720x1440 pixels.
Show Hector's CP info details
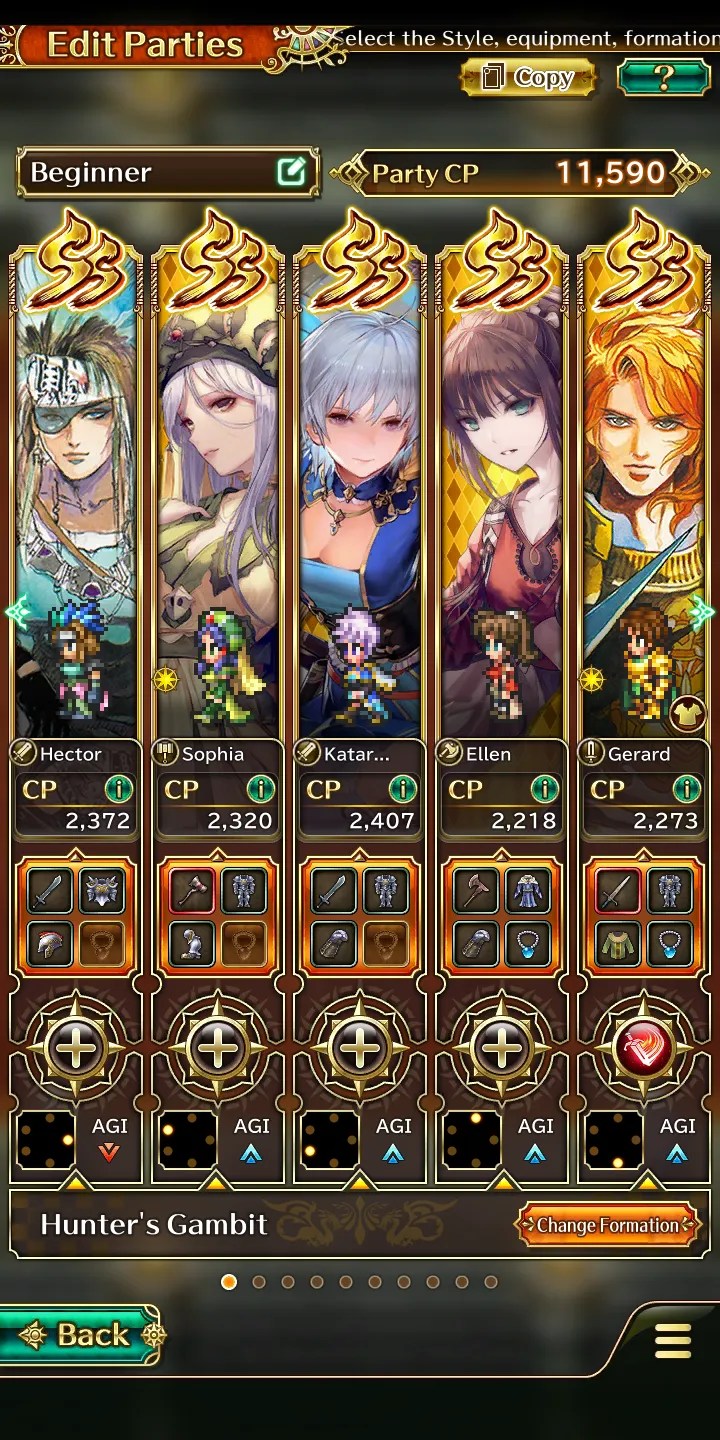coord(119,789)
